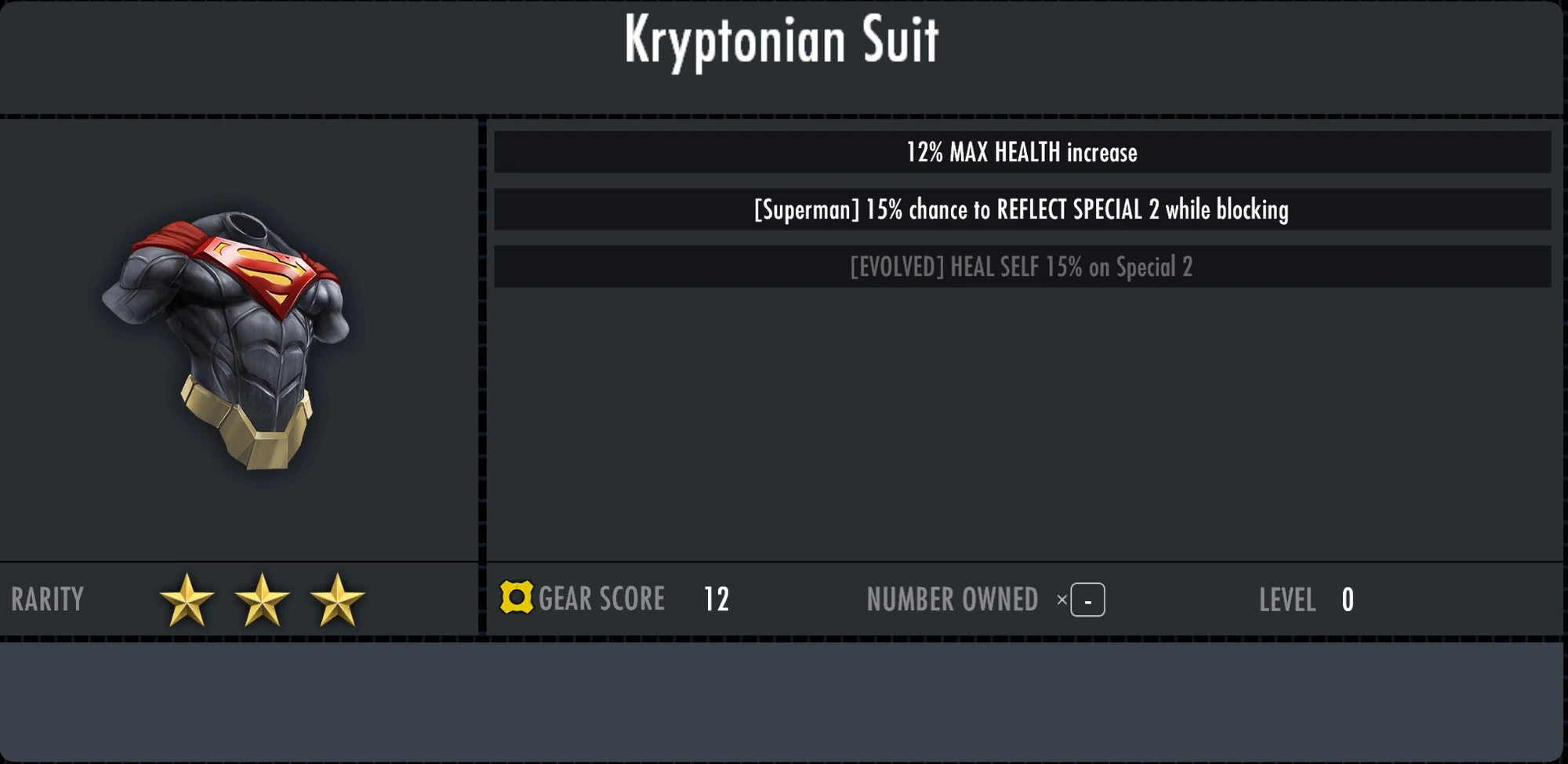Click the NUMBER OWNED label
1568x764 pixels.
point(952,599)
